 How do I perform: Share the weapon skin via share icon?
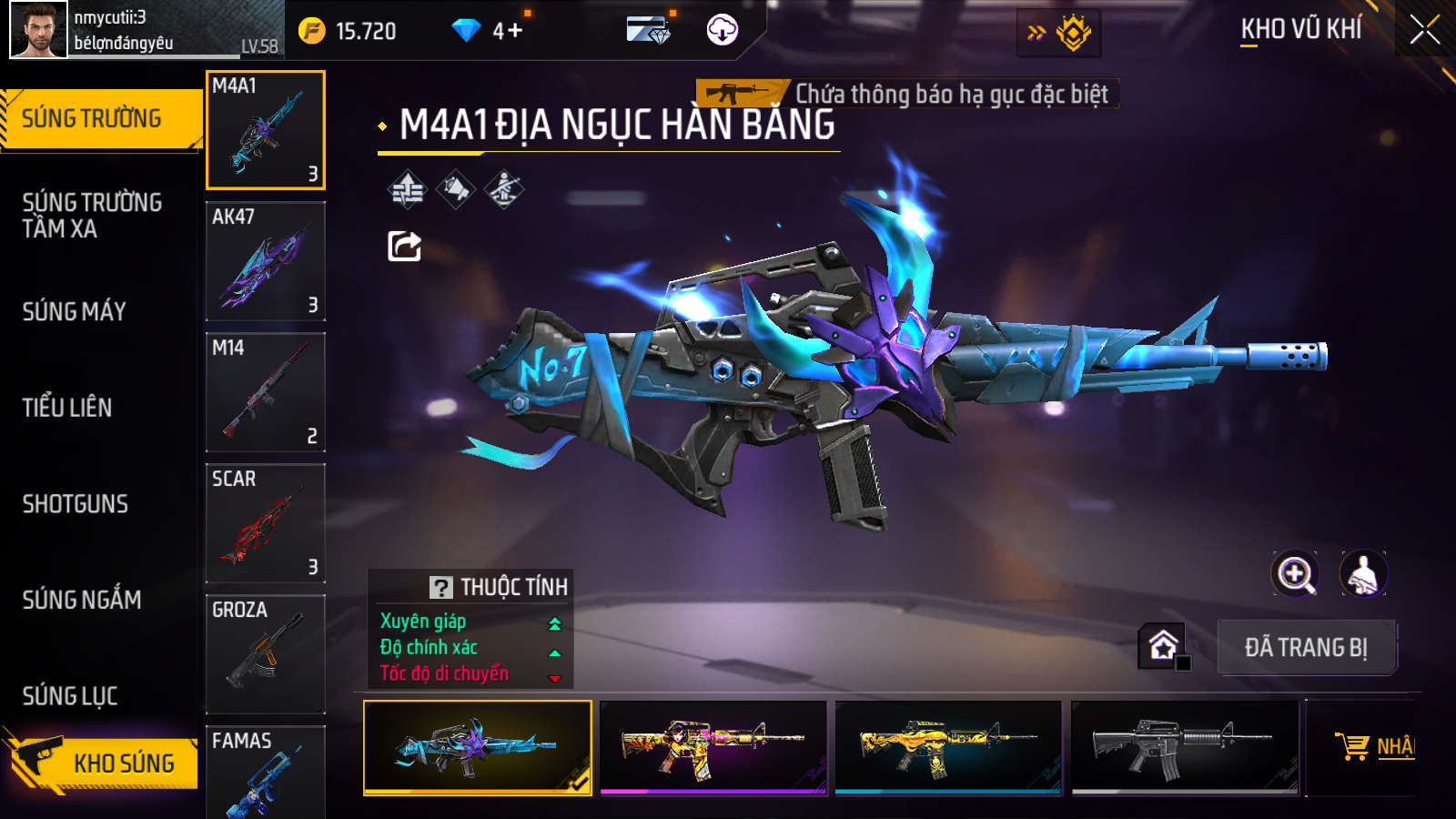tap(405, 246)
